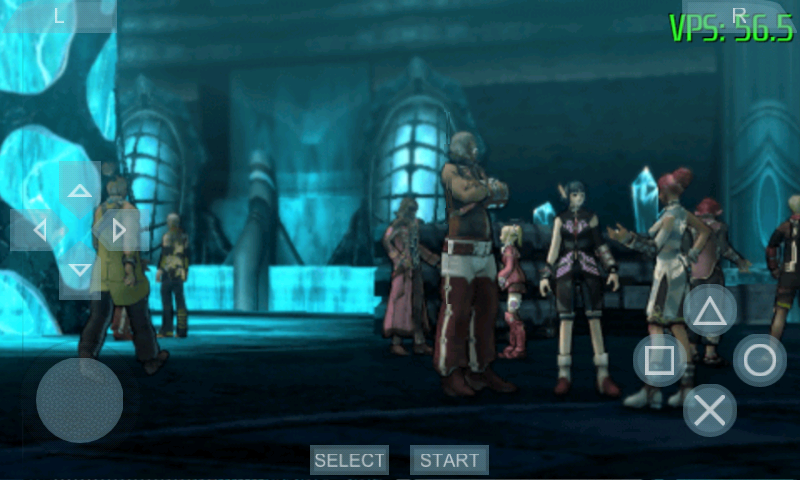The image size is (800, 480).
Task: Tap the cross action button
Action: point(710,410)
